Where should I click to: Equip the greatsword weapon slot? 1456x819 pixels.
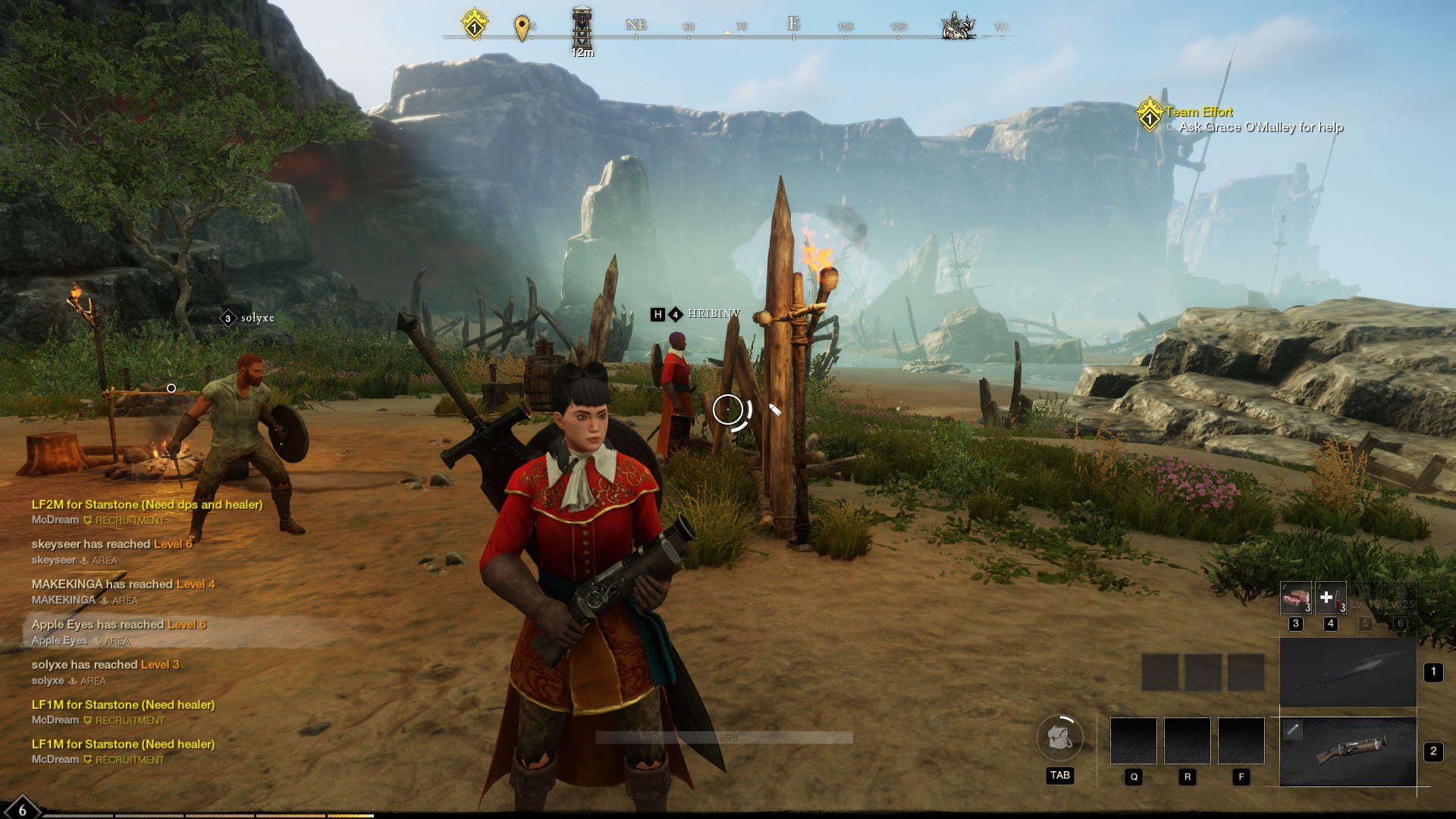tap(1348, 673)
